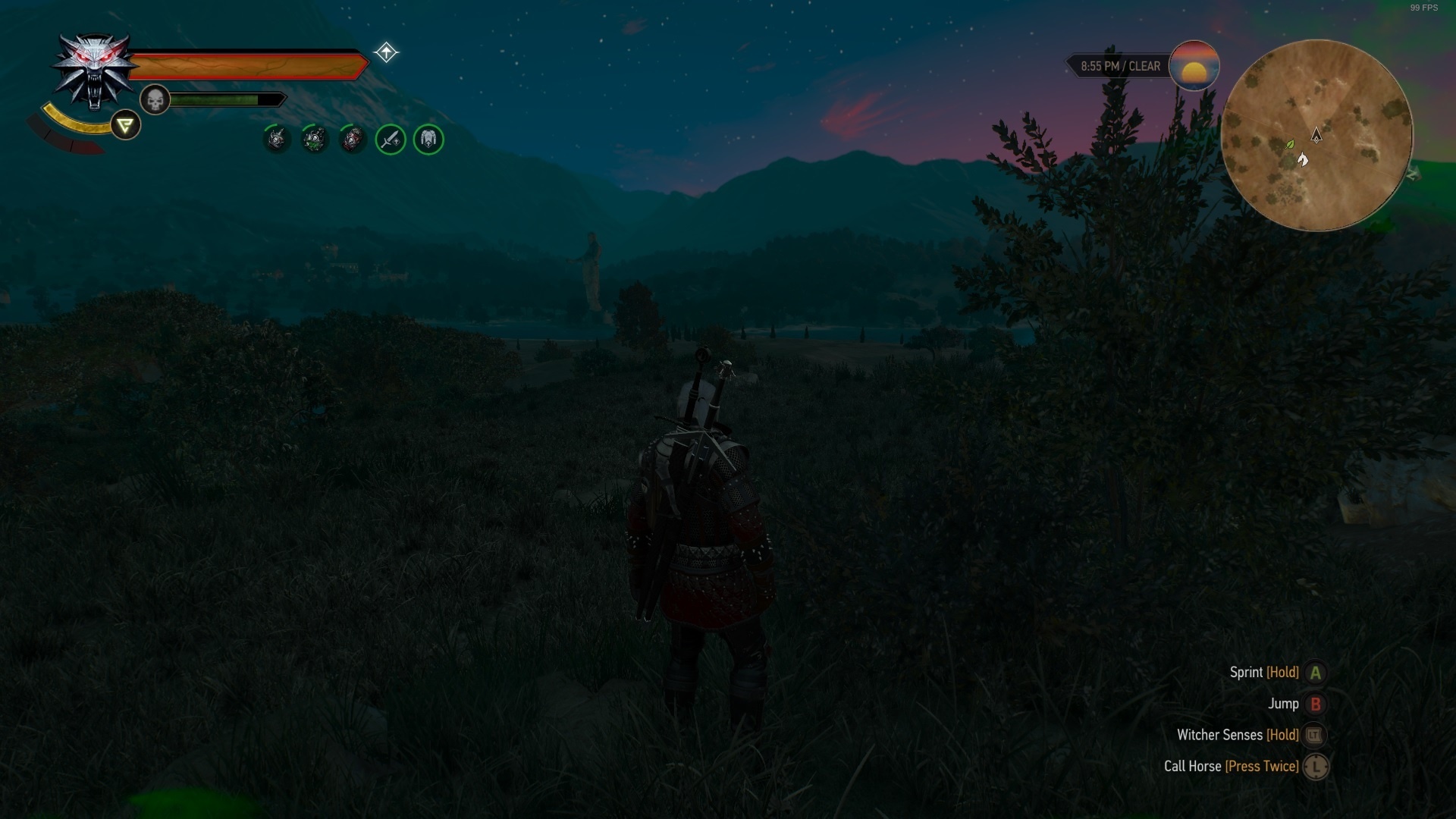Select the active witcher sign icon
This screenshot has width=1456, height=819.
pyautogui.click(x=125, y=125)
